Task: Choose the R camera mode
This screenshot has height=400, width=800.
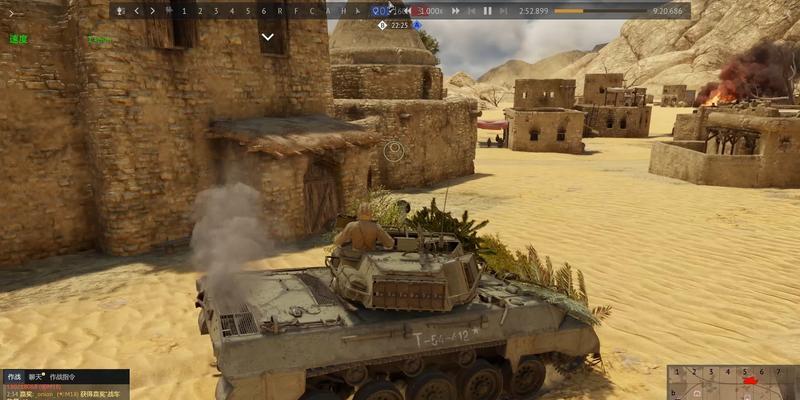Action: (x=280, y=11)
